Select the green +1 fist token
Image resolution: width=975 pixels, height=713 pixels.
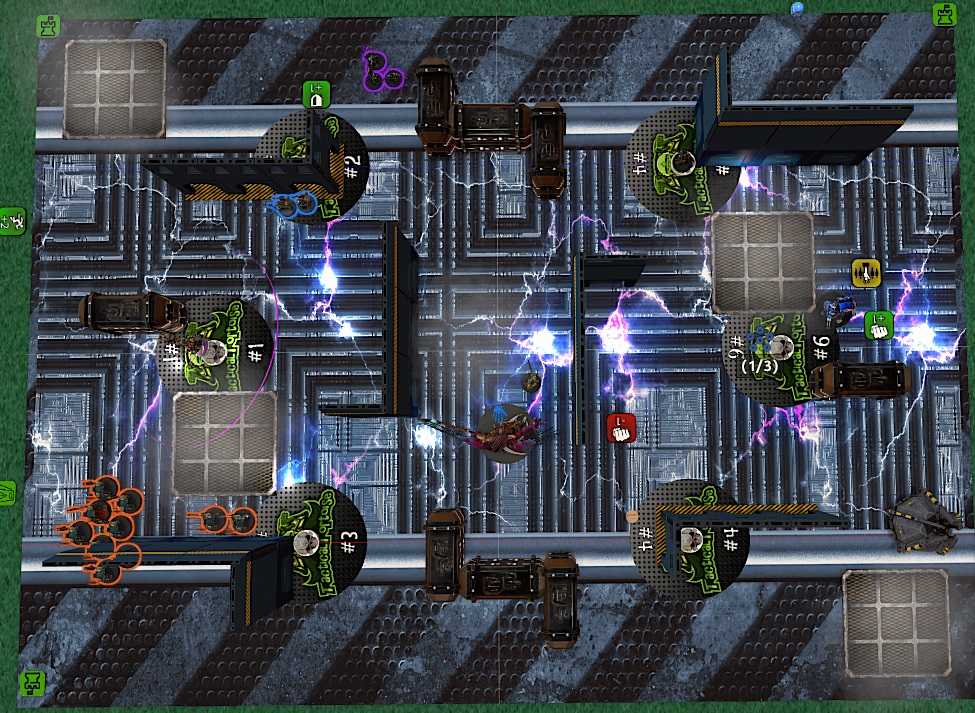[x=878, y=325]
